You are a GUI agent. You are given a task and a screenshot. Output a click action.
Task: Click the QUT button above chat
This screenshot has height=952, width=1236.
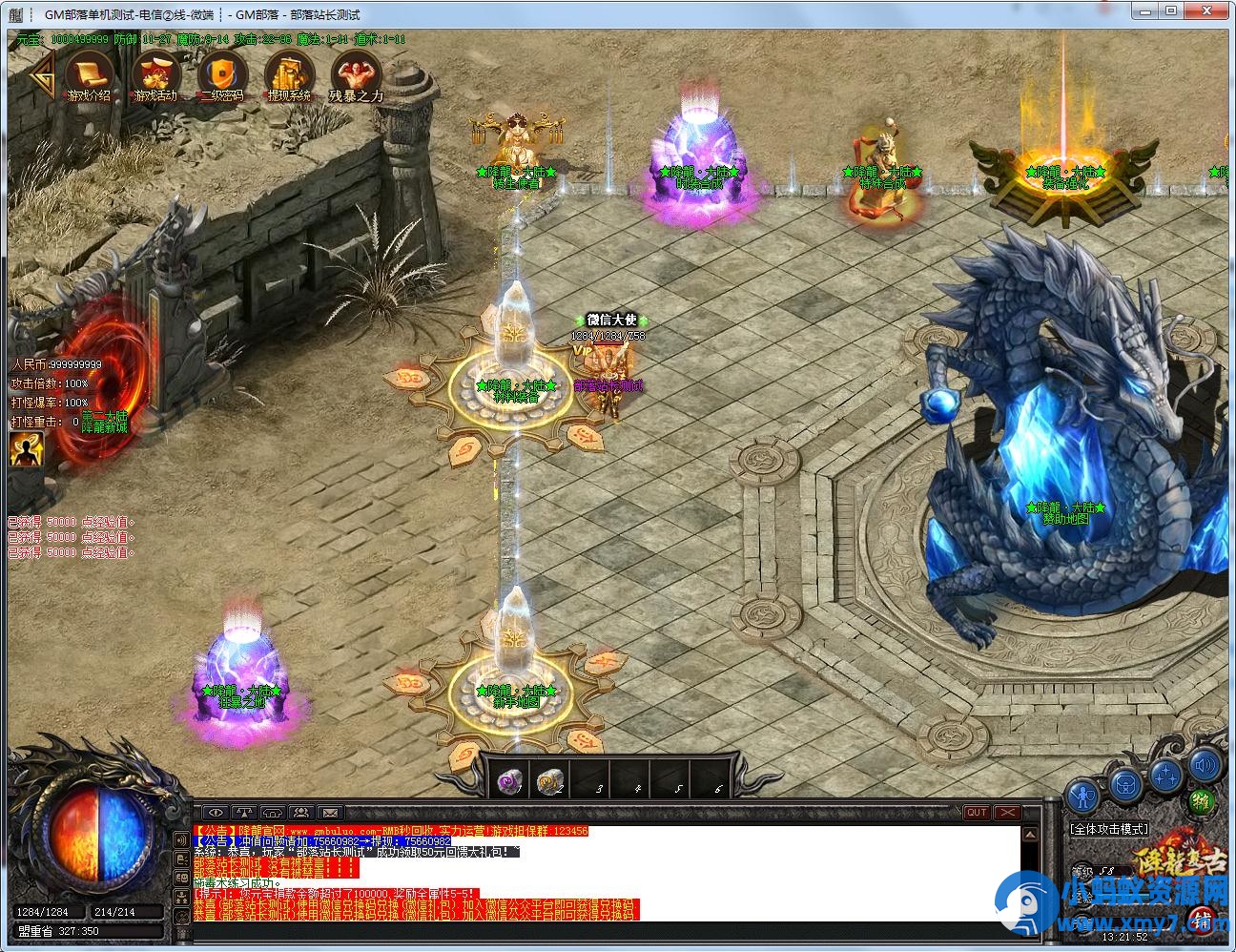[x=976, y=813]
